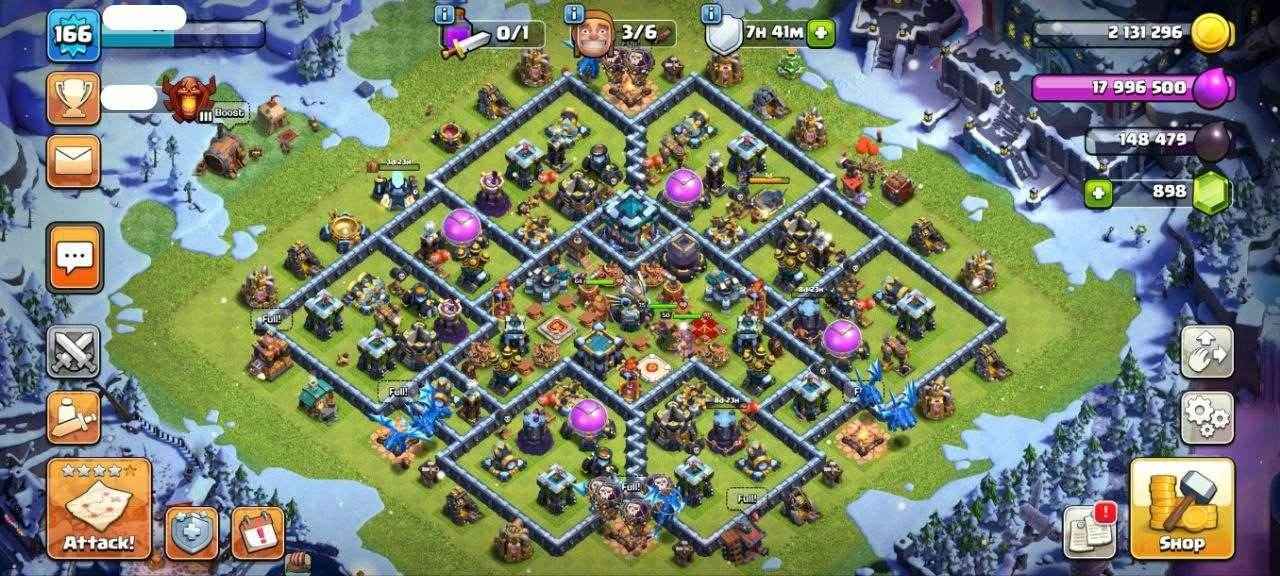The width and height of the screenshot is (1280, 576).
Task: Open the crossed swords clan war button
Action: click(74, 351)
